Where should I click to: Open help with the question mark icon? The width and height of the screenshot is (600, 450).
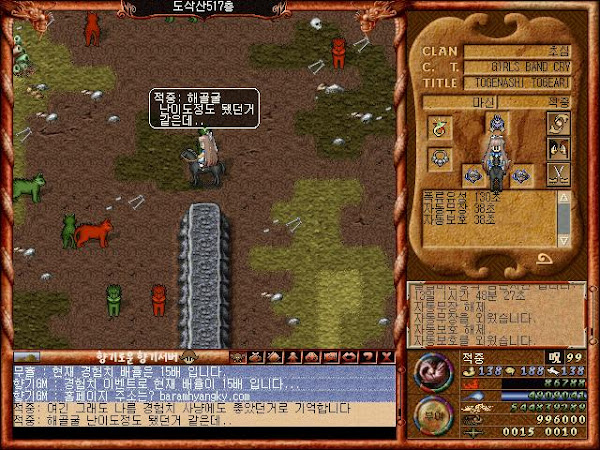click(x=369, y=357)
